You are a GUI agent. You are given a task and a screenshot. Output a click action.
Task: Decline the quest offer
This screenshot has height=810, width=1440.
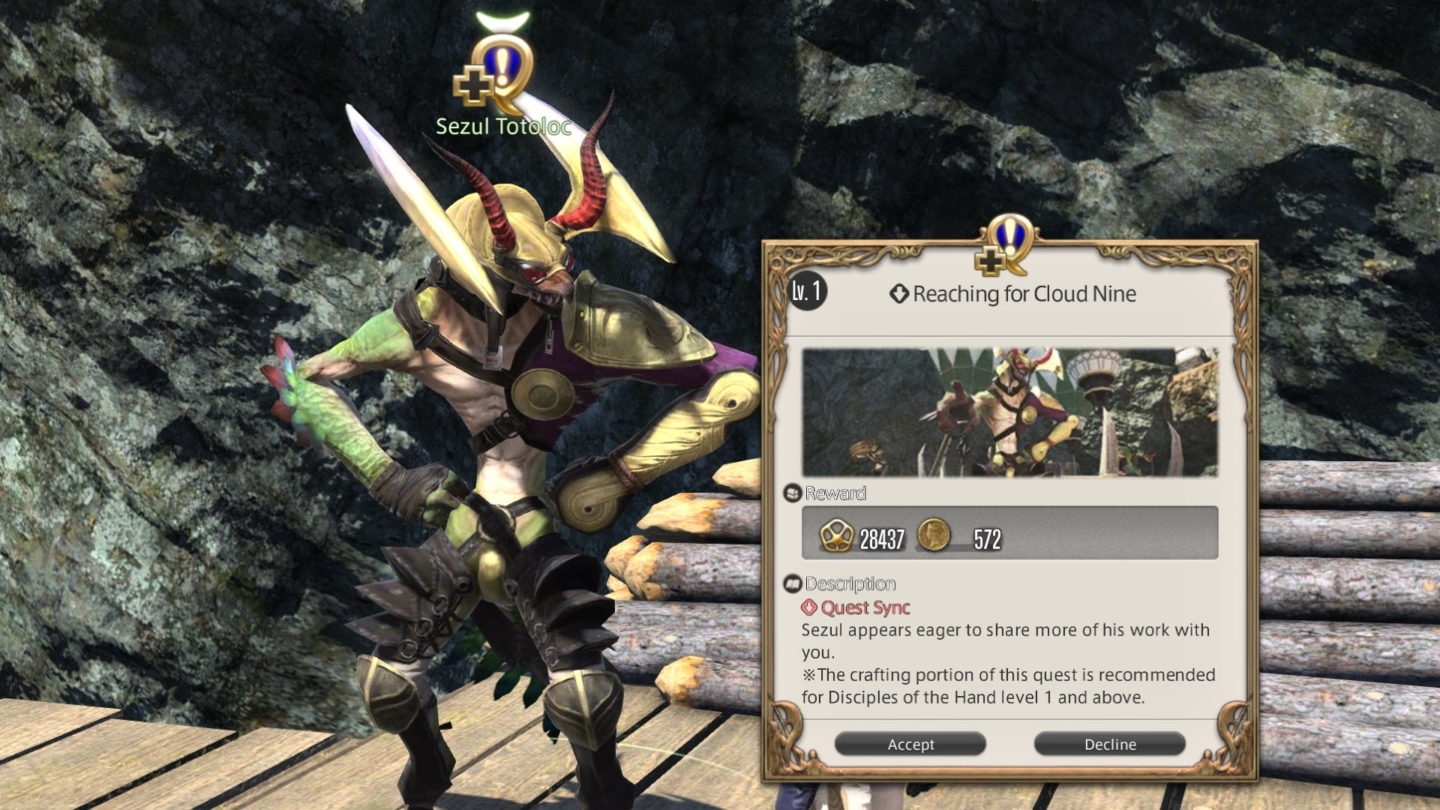[1110, 744]
